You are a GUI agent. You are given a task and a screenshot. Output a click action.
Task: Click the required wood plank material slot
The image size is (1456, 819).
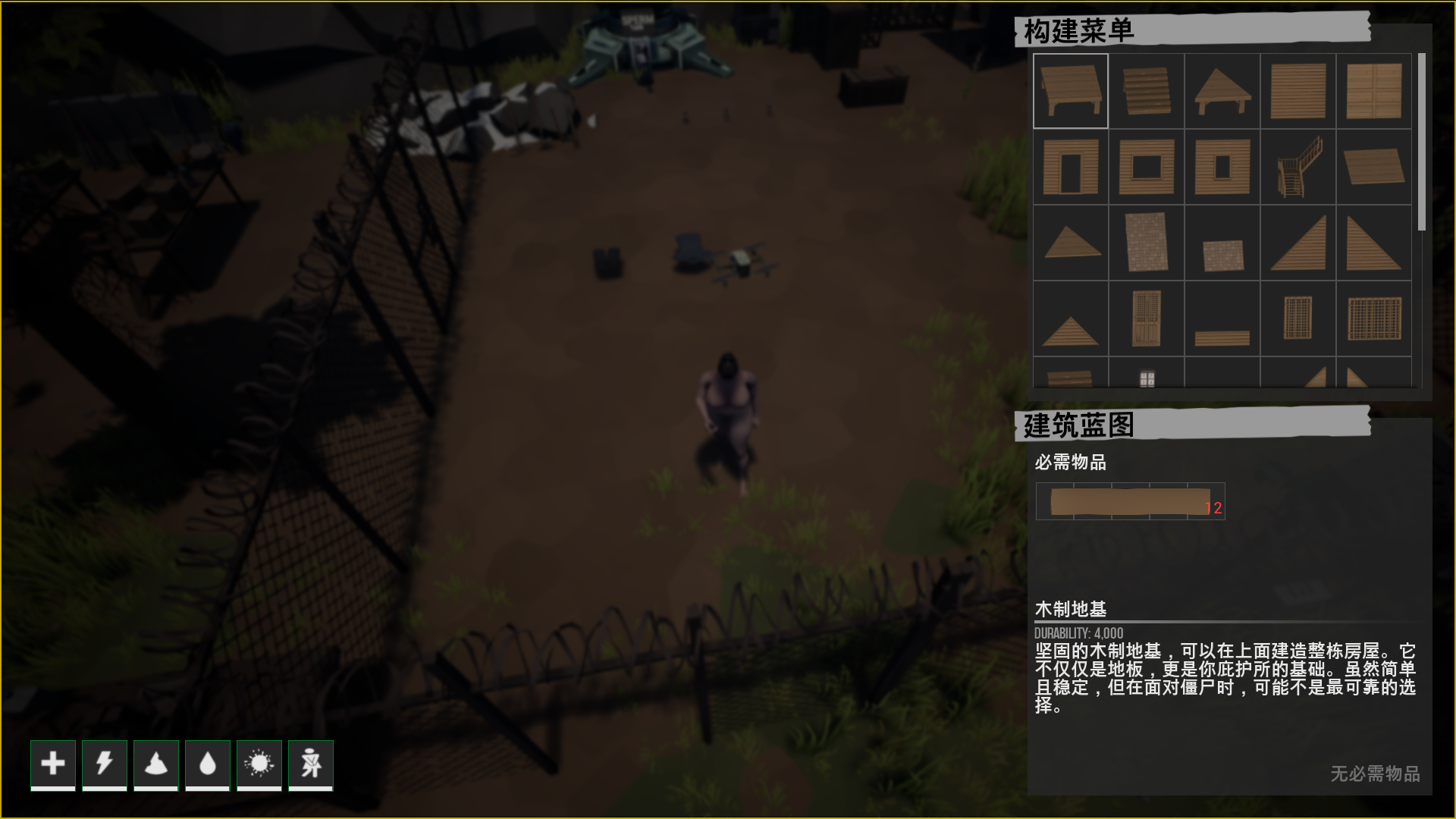tap(1130, 501)
